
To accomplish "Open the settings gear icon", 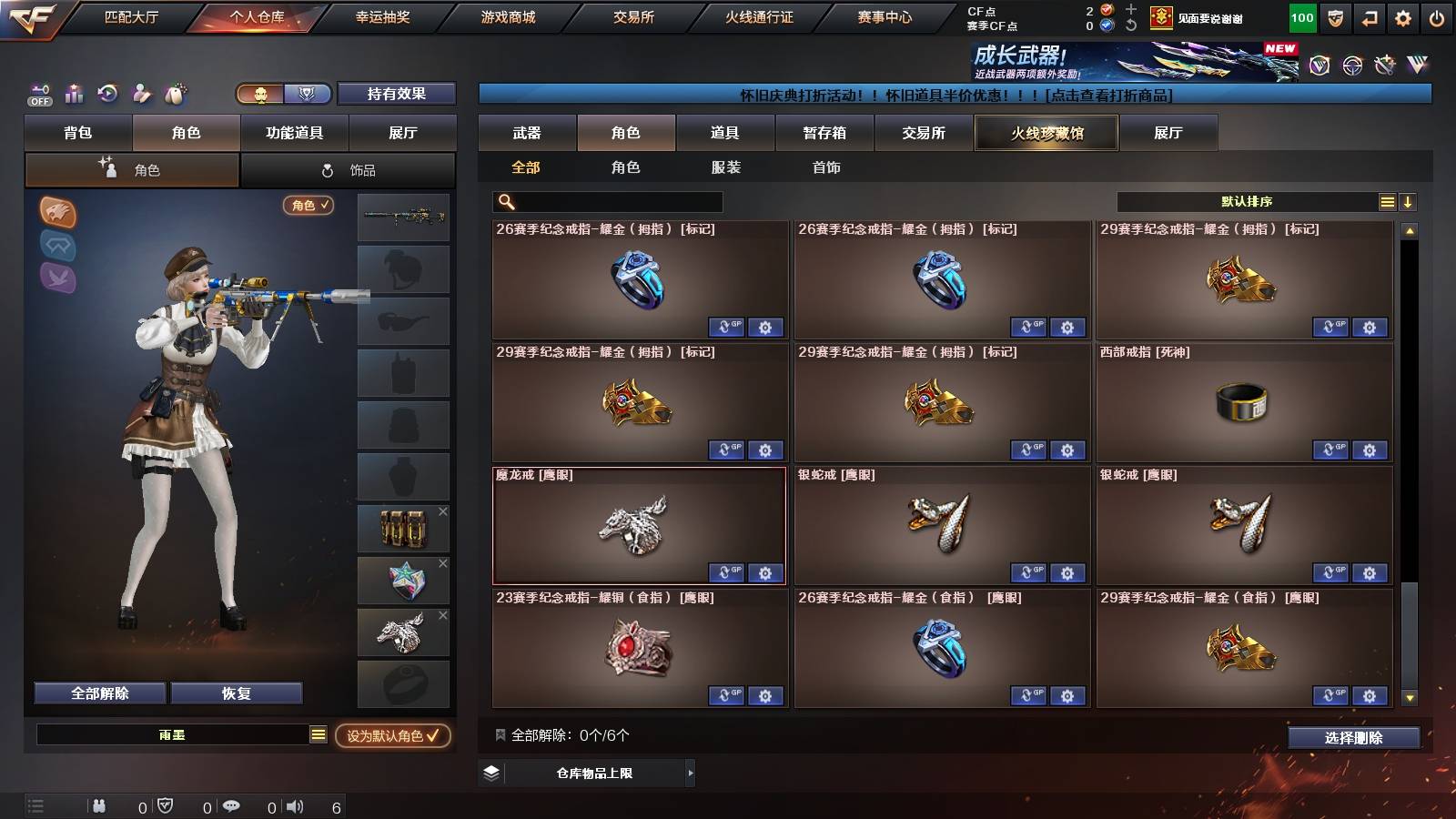I will point(1400,19).
